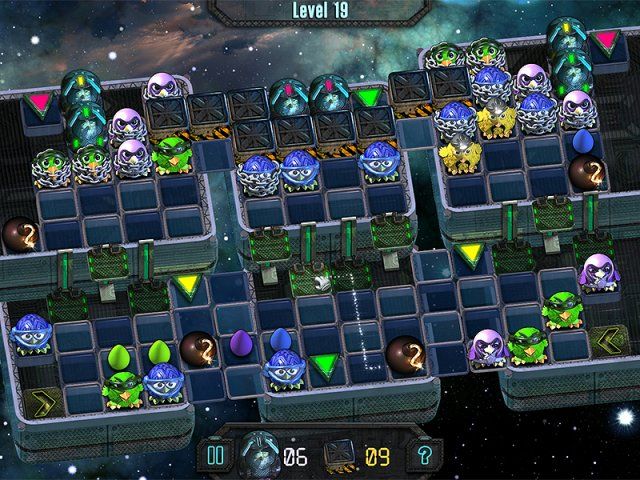
Task: Open help with the question mark button
Action: click(423, 455)
